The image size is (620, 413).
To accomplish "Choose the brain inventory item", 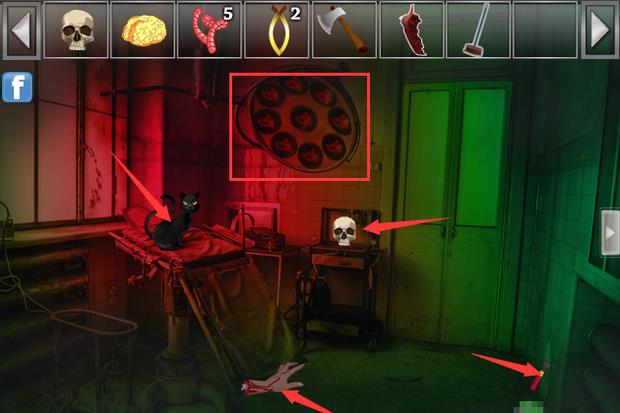I will [x=142, y=30].
